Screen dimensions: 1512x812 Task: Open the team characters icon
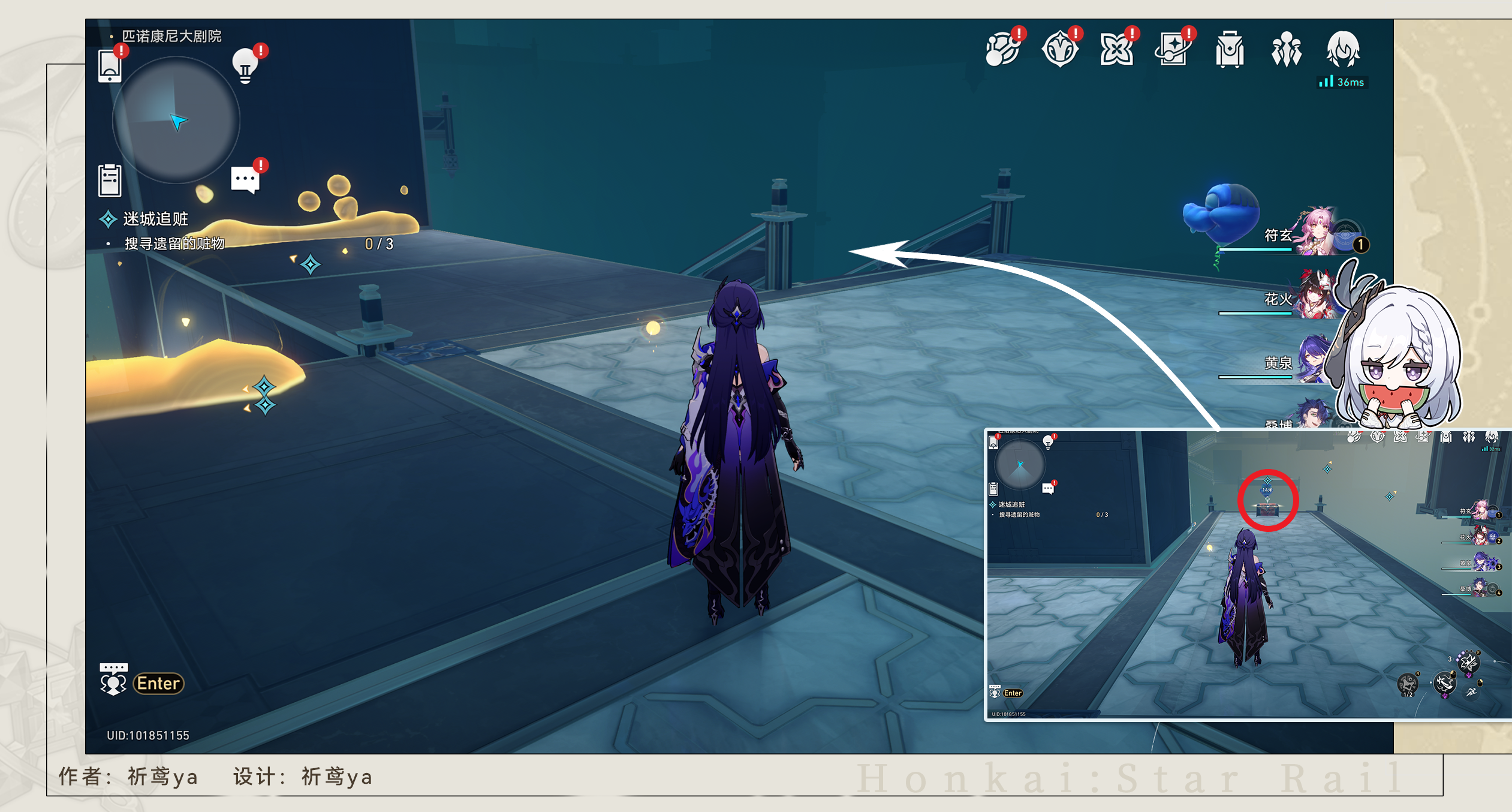click(x=1286, y=49)
